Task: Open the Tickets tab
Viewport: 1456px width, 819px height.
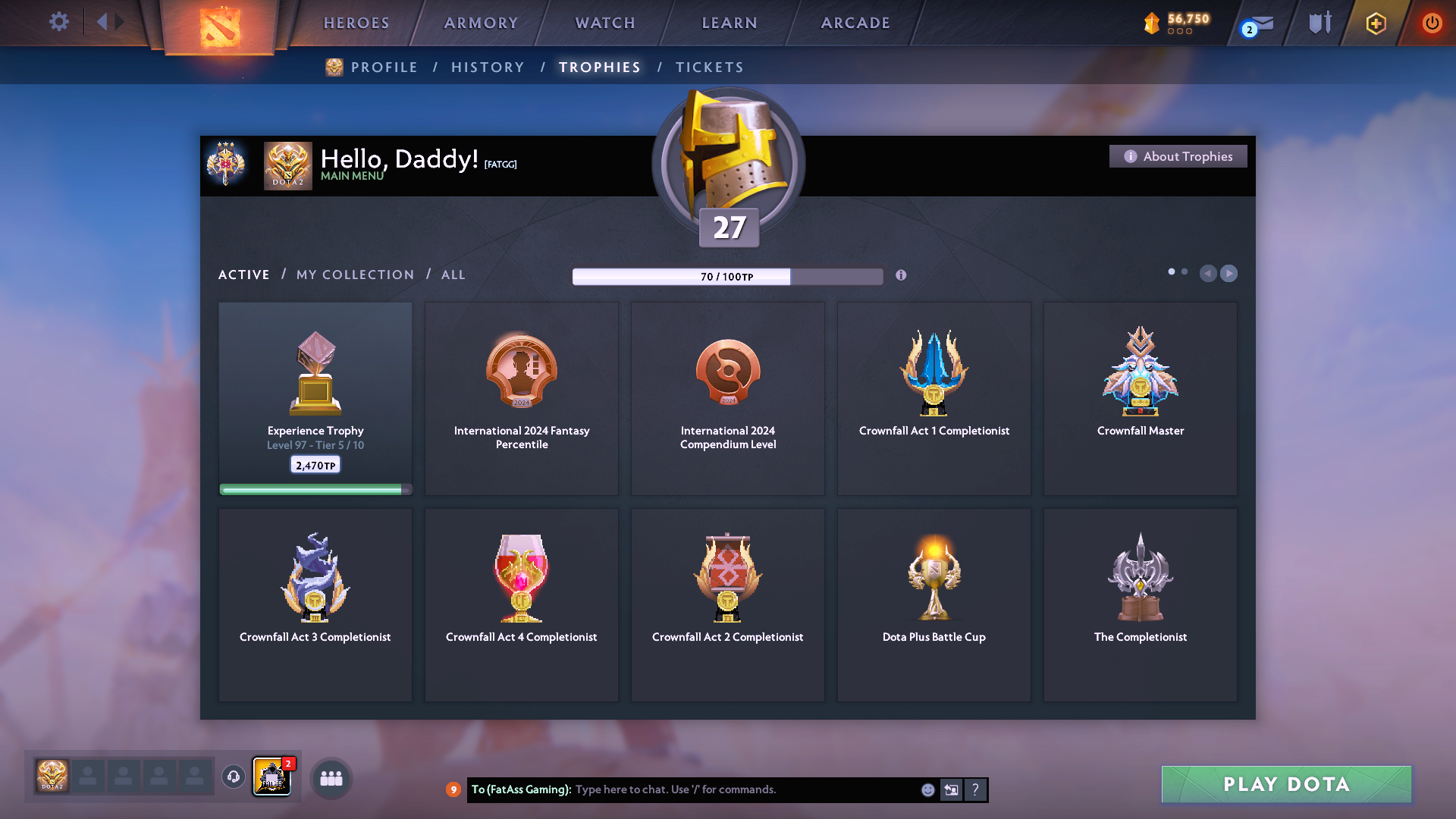Action: 709,67
